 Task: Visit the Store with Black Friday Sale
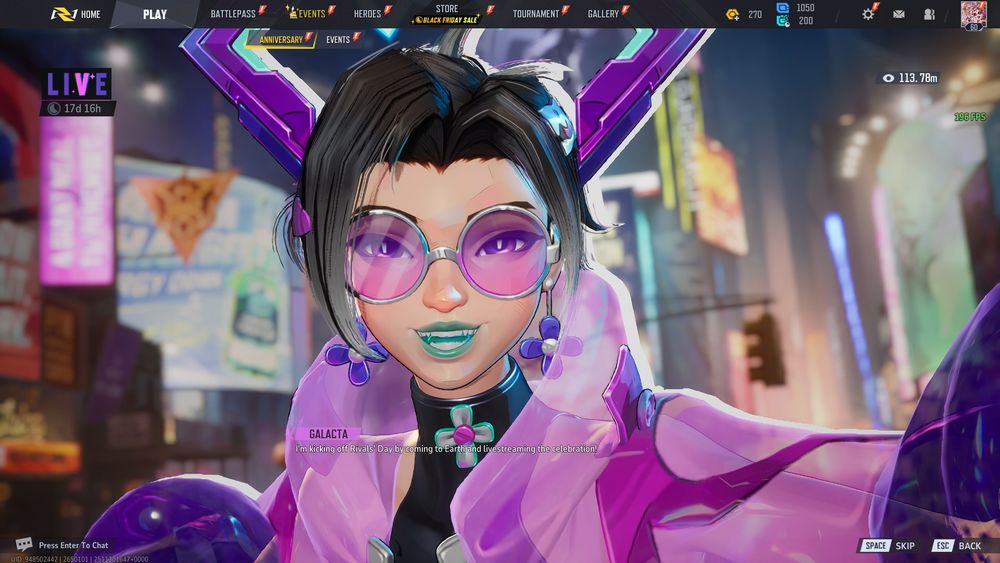click(x=447, y=14)
